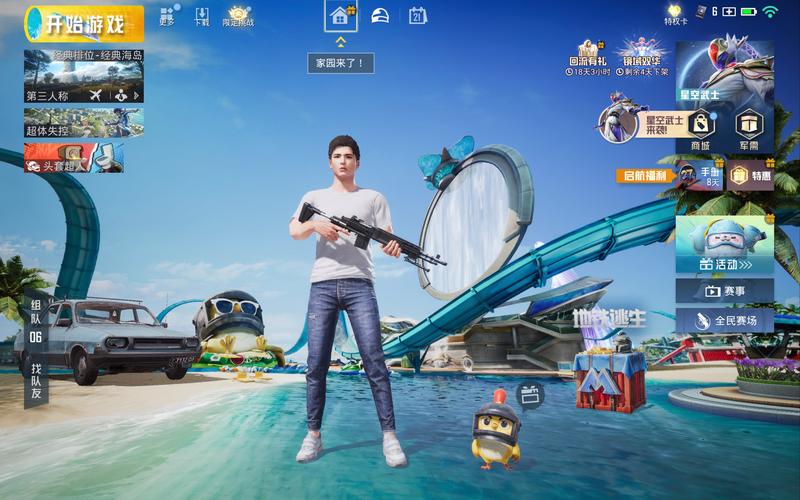This screenshot has height=500, width=800.
Task: Open the 经典海岛 ranked mode selector
Action: click(84, 76)
